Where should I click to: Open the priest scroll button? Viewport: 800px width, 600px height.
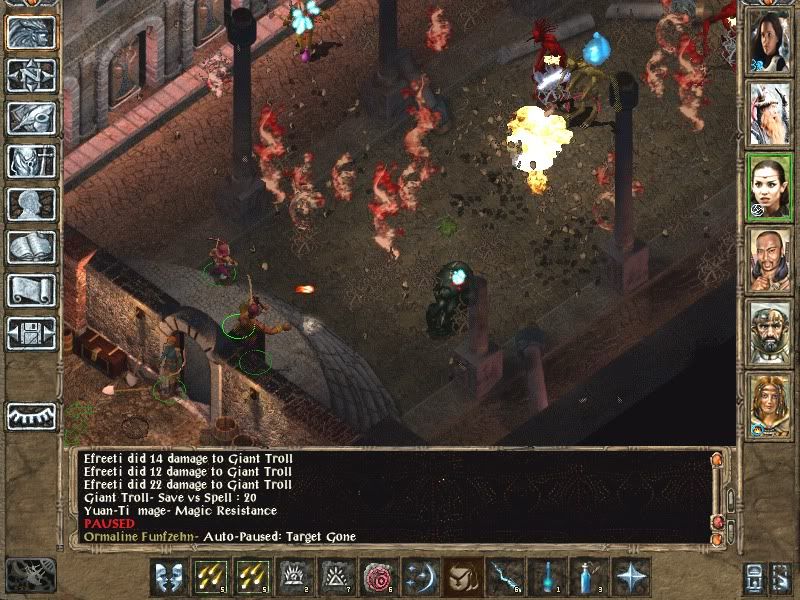(x=32, y=290)
